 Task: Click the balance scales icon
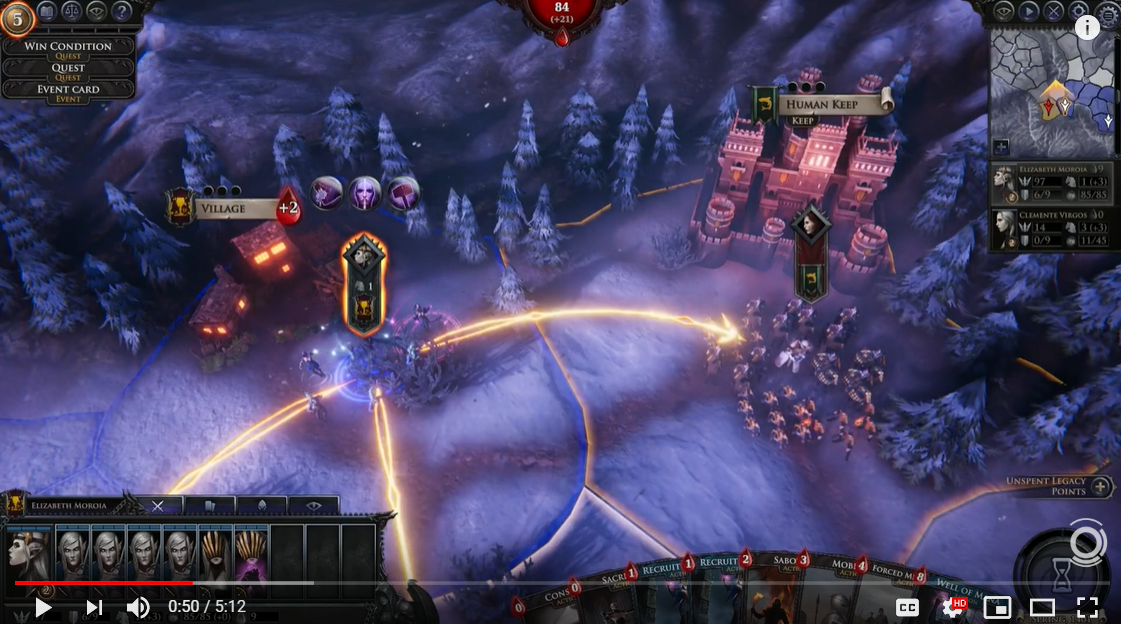tap(72, 12)
